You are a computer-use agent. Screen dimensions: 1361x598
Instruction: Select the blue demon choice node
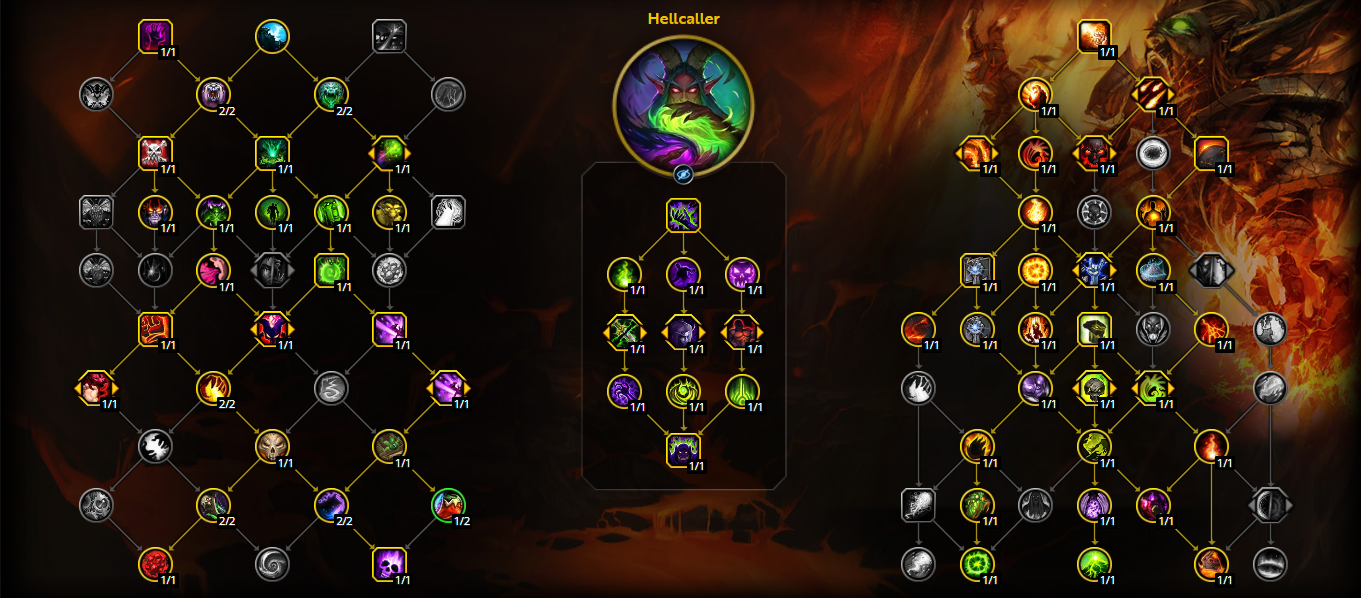point(1095,270)
